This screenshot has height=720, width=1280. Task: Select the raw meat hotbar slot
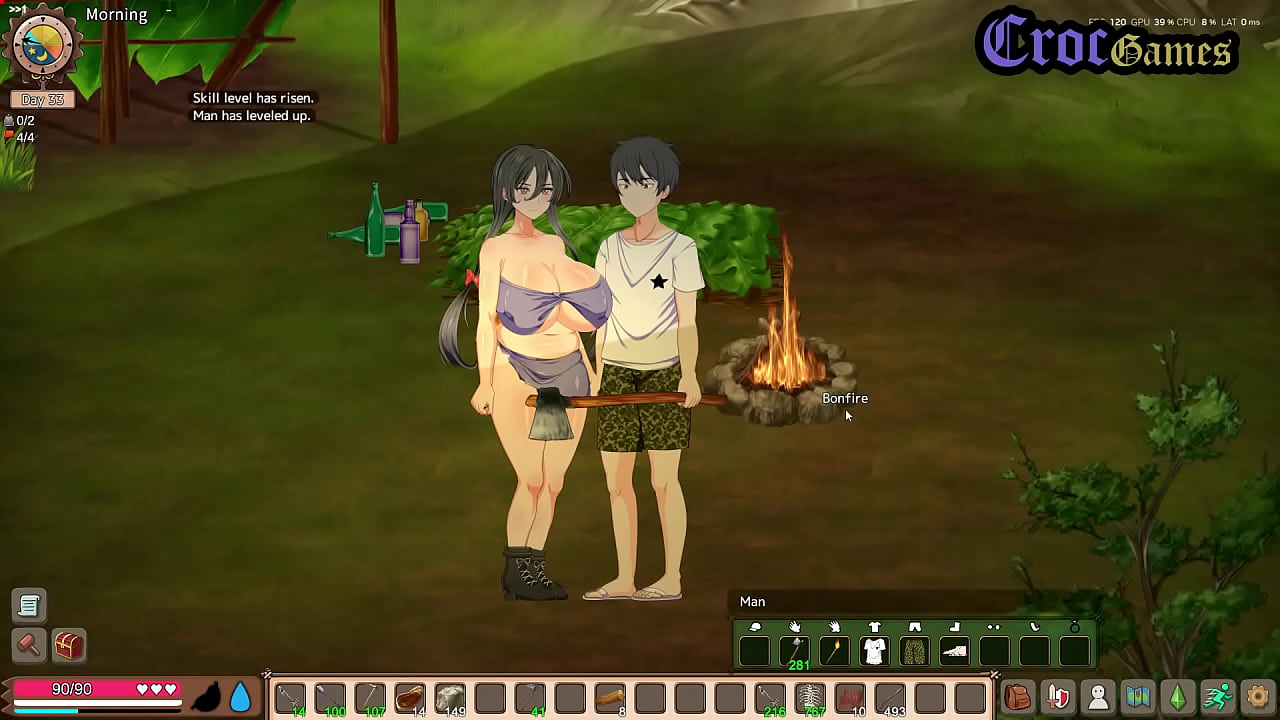click(x=410, y=697)
